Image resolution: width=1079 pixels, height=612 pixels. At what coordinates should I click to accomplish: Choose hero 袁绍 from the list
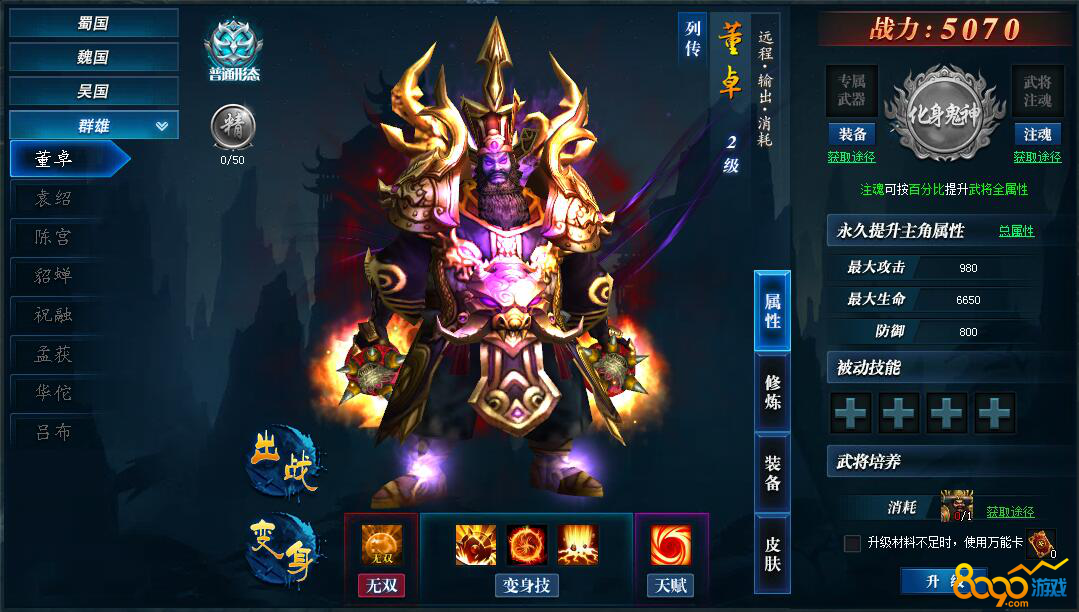[x=54, y=198]
